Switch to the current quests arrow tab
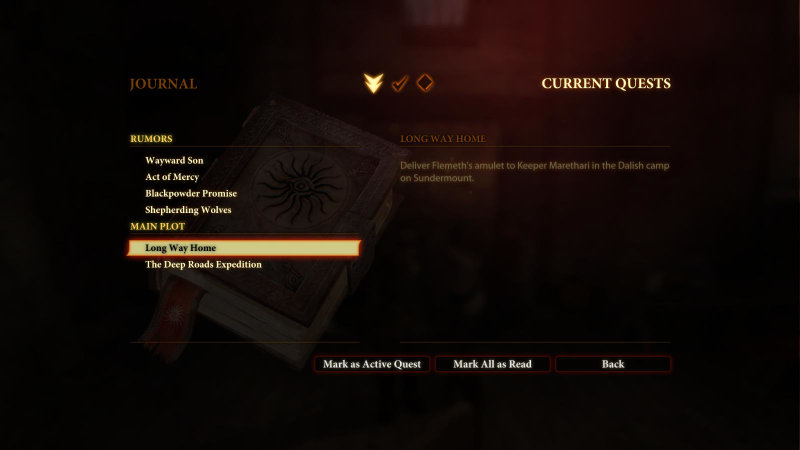The height and width of the screenshot is (450, 800). coord(373,83)
